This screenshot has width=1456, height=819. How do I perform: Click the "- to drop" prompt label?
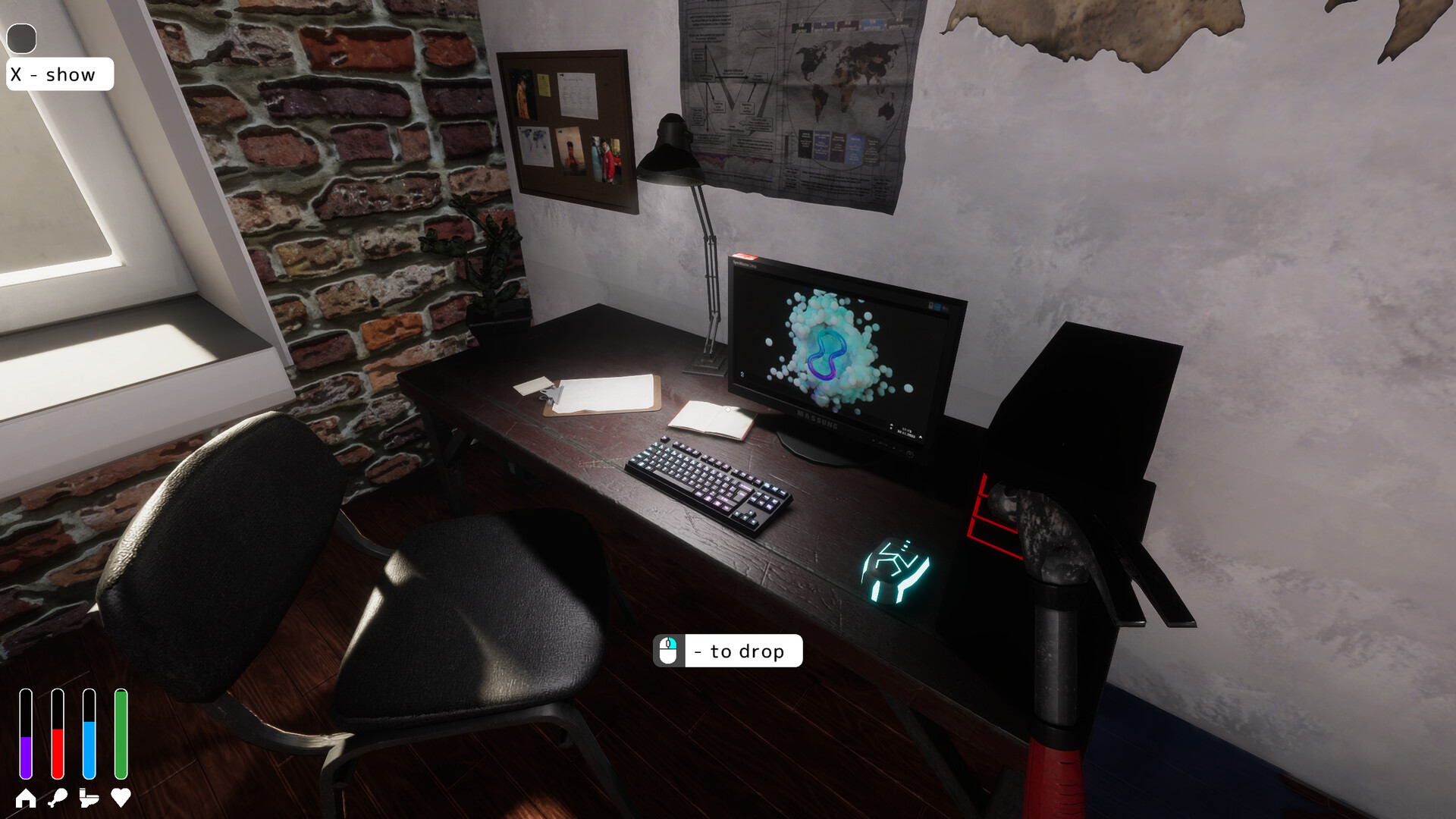point(741,651)
